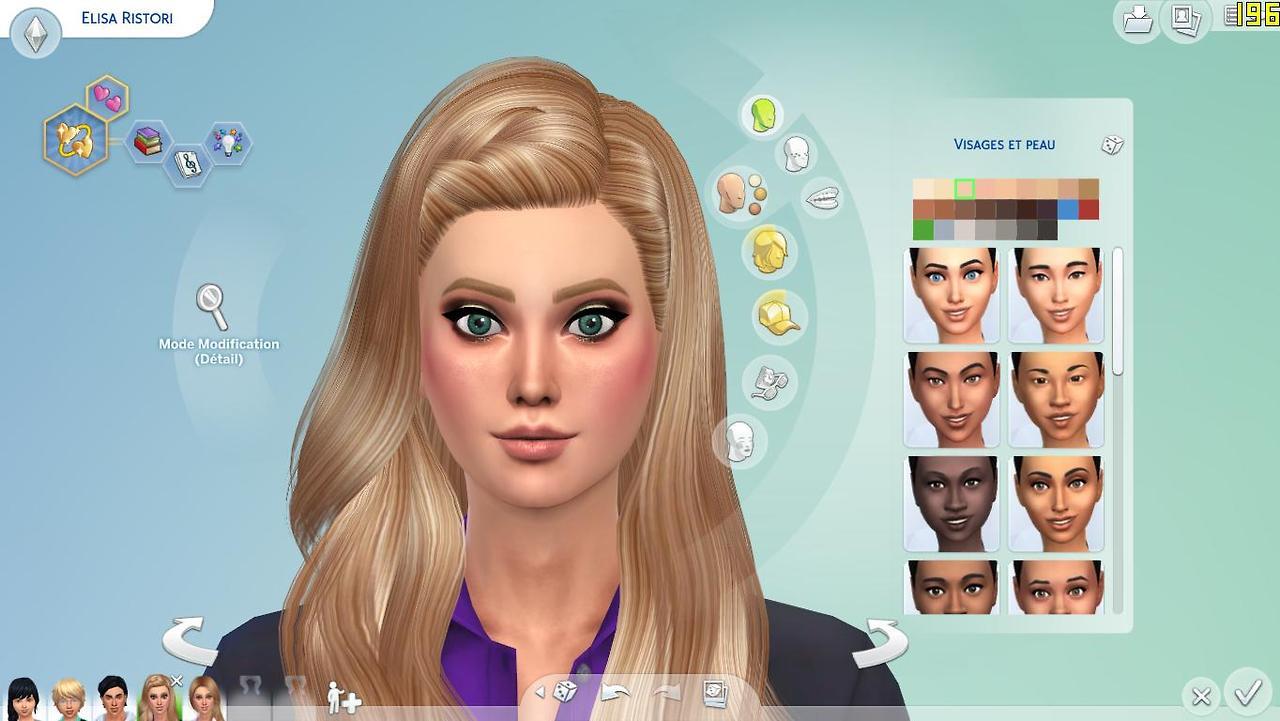Enable Mode Modification (Détail) magnifier
The image size is (1280, 721).
pos(212,306)
